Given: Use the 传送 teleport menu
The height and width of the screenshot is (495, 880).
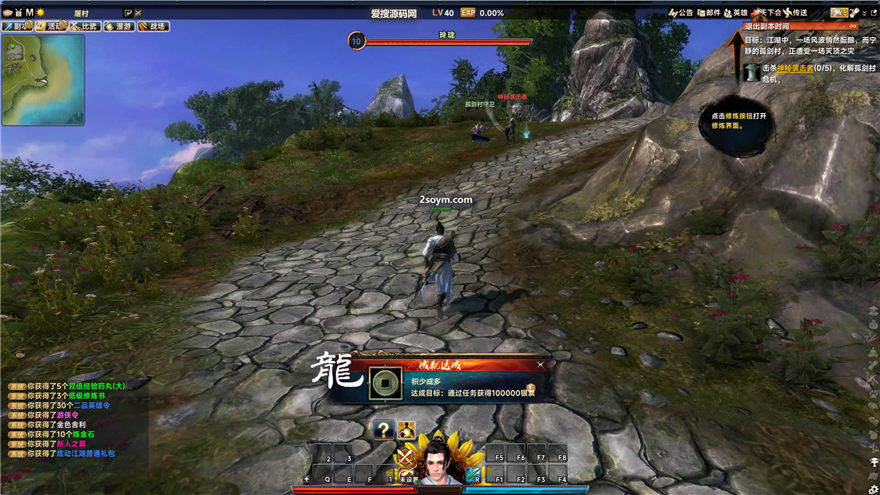Looking at the screenshot, I should pyautogui.click(x=795, y=13).
